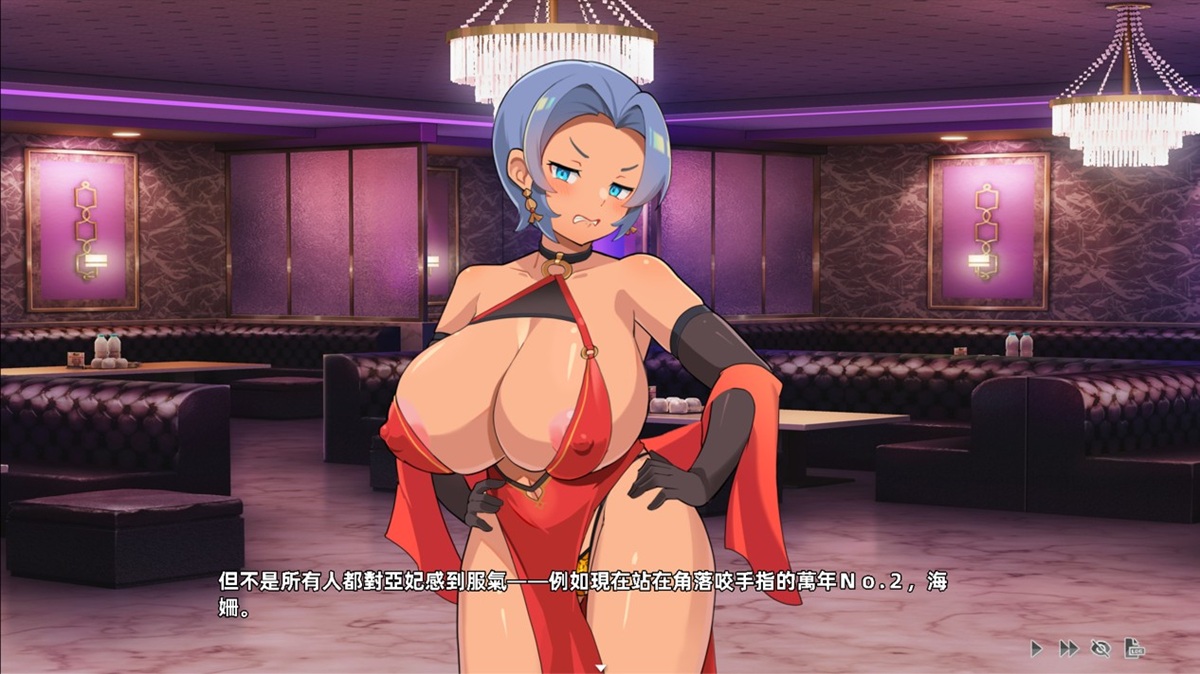Hide the dialogue with the crossed-eye icon
The width and height of the screenshot is (1200, 674).
[x=1101, y=649]
